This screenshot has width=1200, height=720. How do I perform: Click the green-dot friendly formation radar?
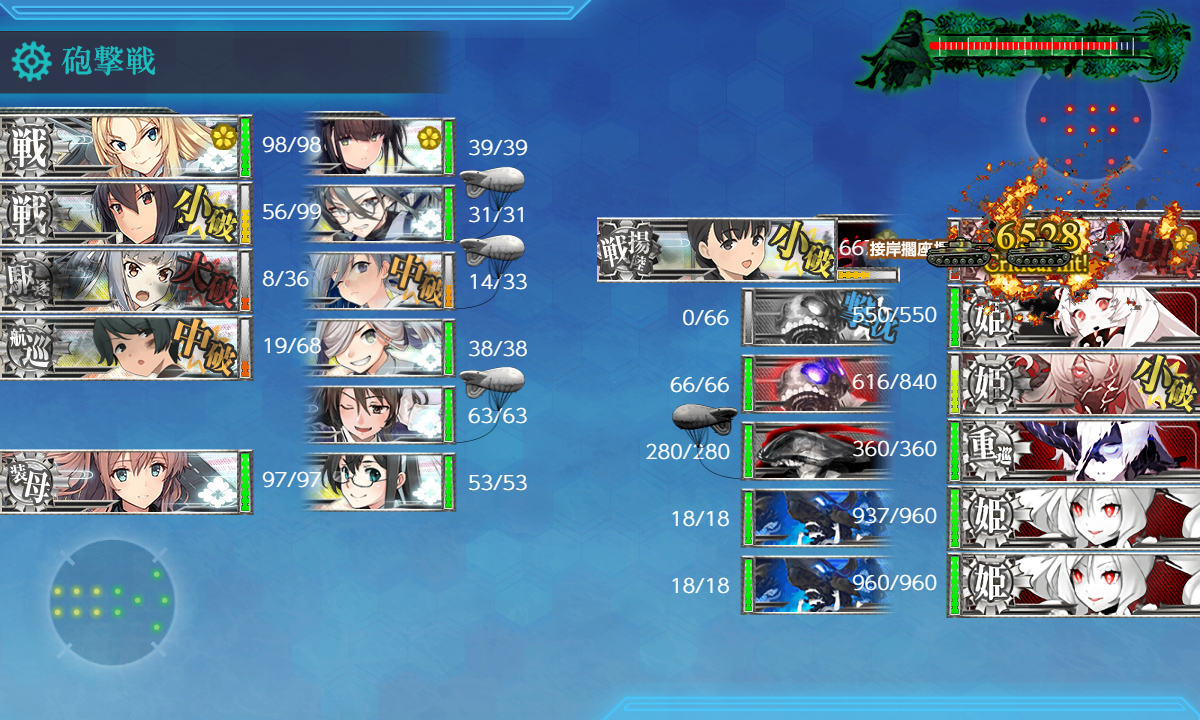tap(111, 602)
